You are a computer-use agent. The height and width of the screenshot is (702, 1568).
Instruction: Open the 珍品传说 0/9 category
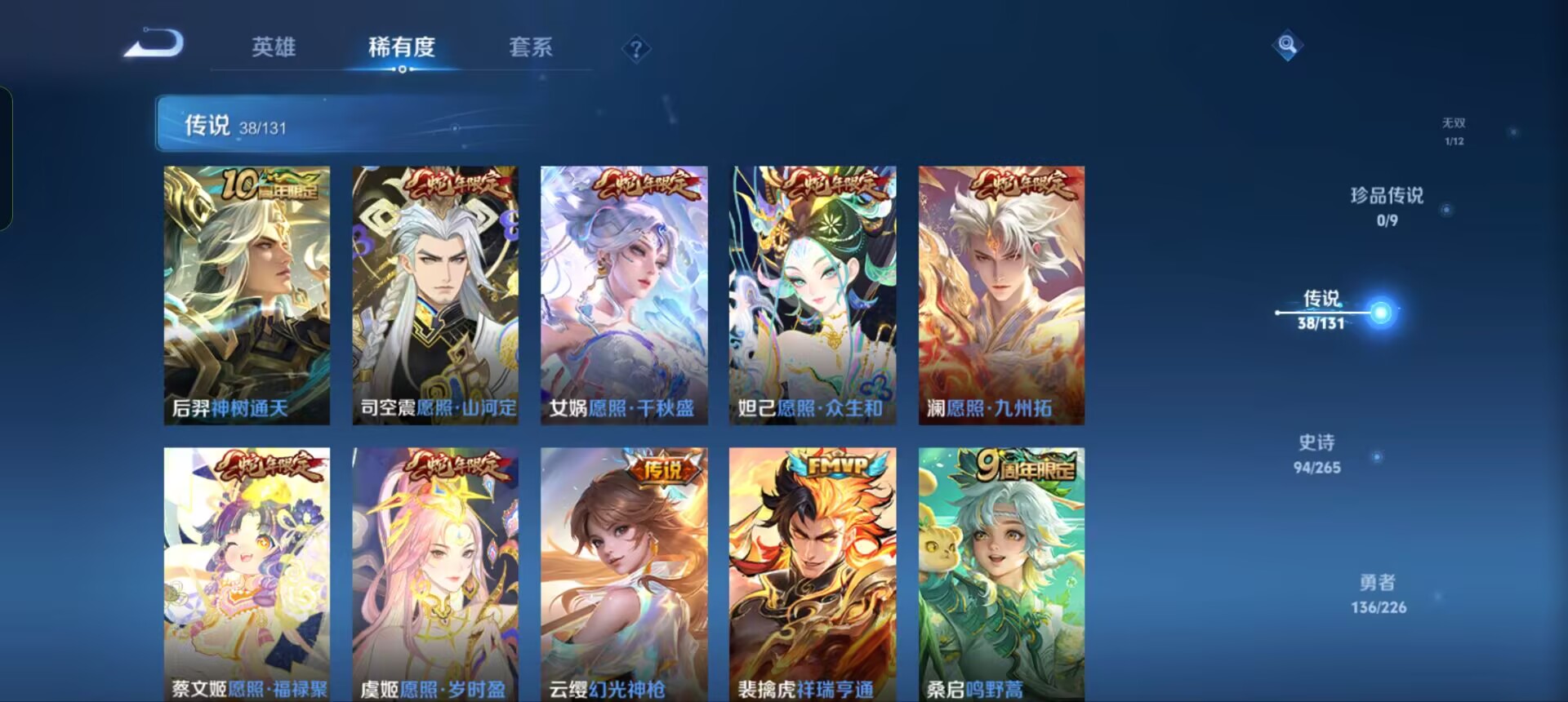tap(1388, 204)
